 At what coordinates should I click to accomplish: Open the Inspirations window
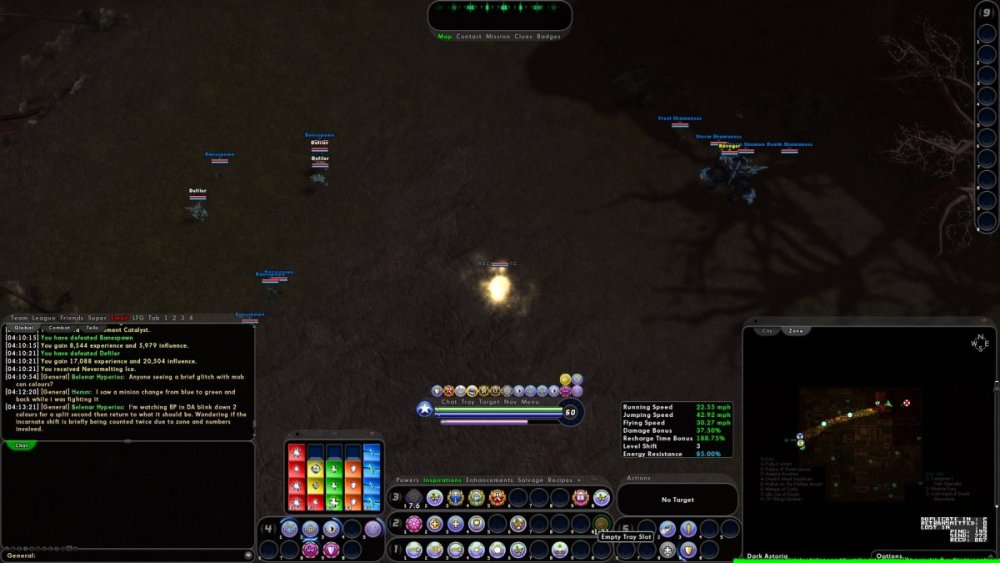pos(443,480)
